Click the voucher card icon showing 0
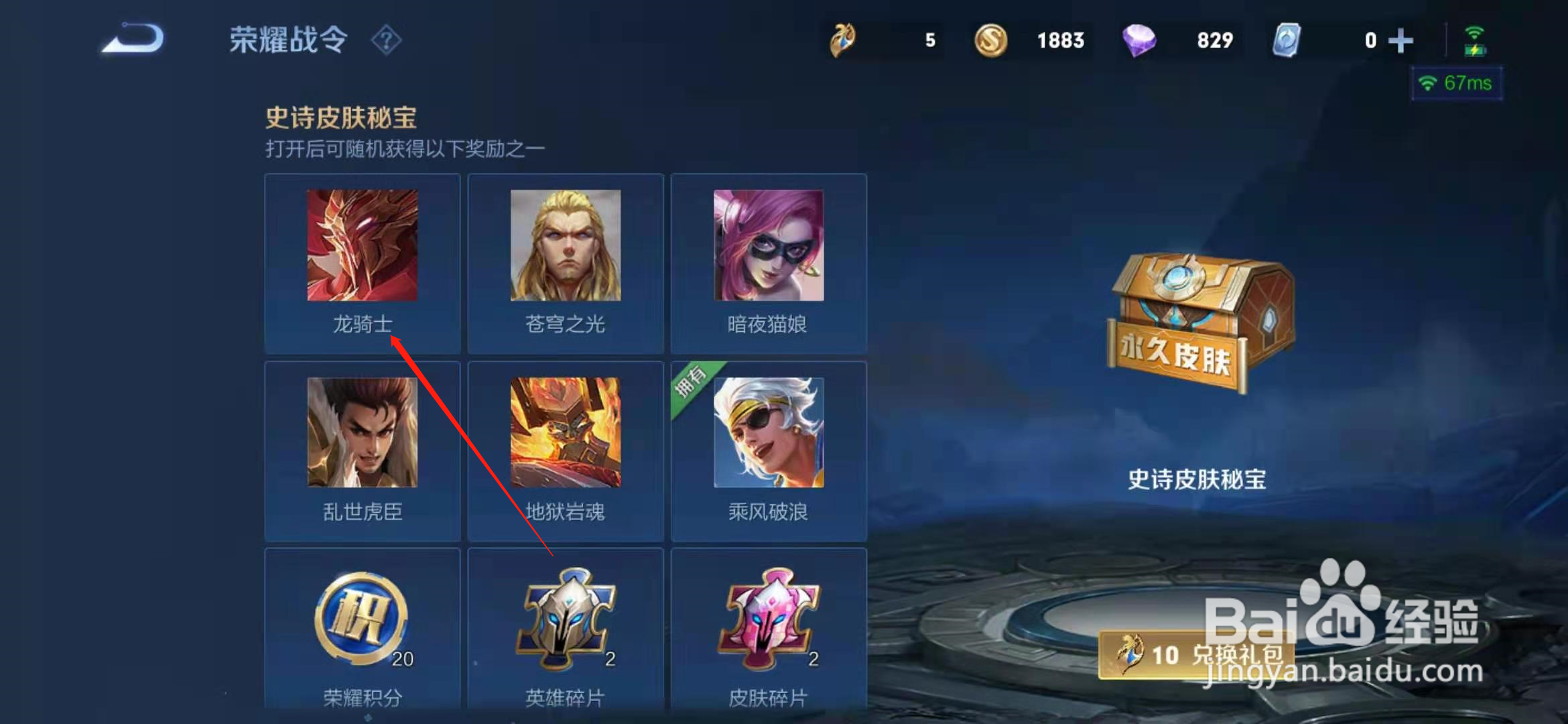 click(1287, 40)
